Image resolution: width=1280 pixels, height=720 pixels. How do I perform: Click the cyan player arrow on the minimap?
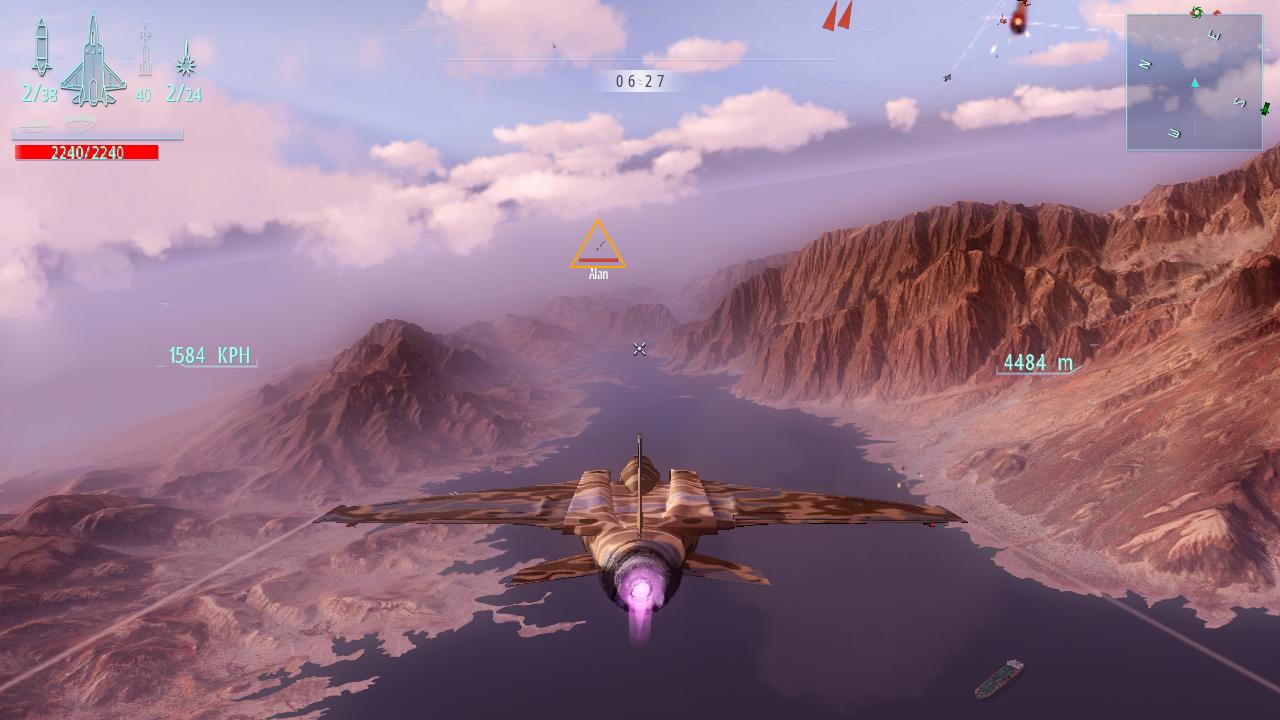coord(1194,83)
